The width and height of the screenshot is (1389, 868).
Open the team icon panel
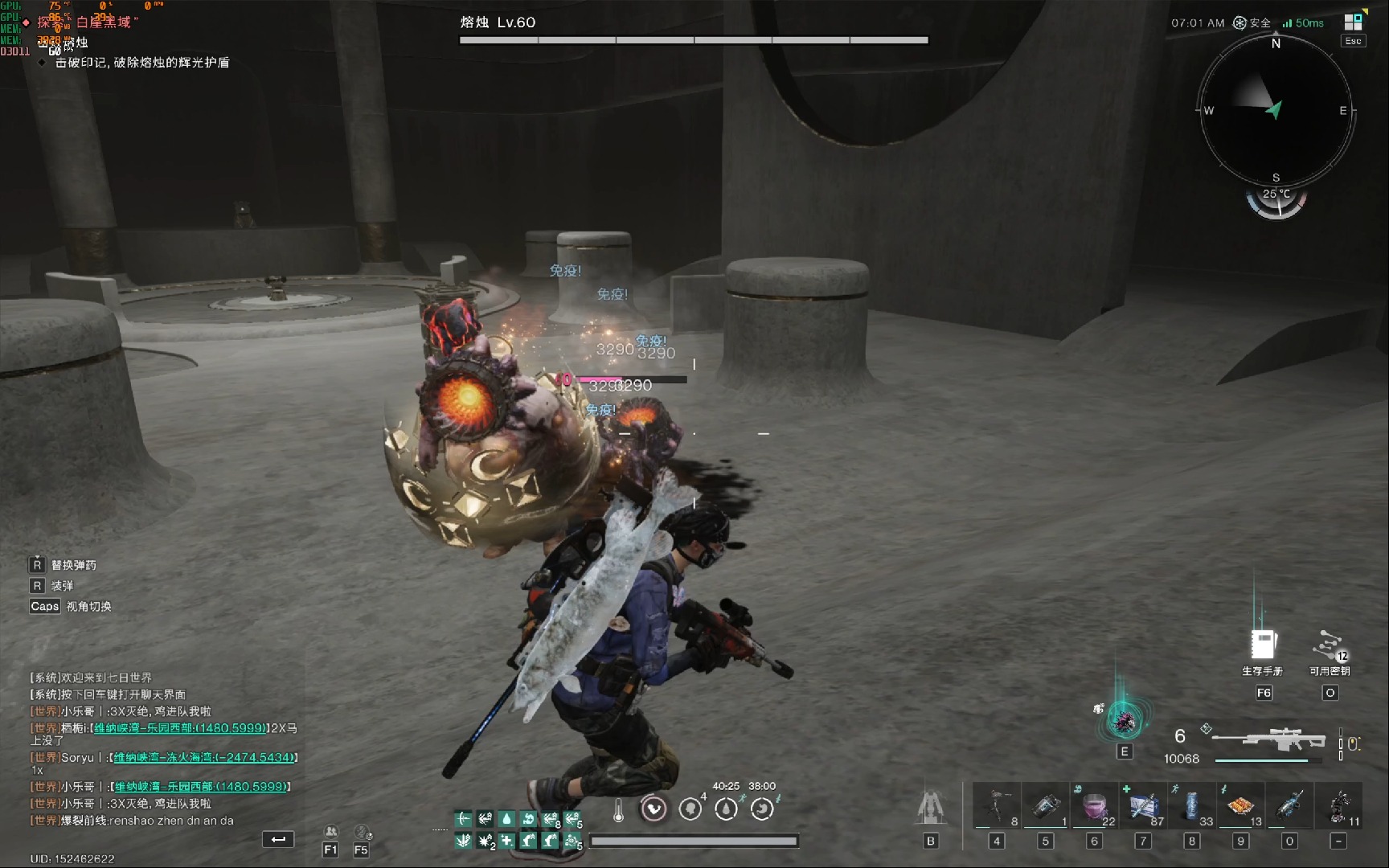coord(330,832)
